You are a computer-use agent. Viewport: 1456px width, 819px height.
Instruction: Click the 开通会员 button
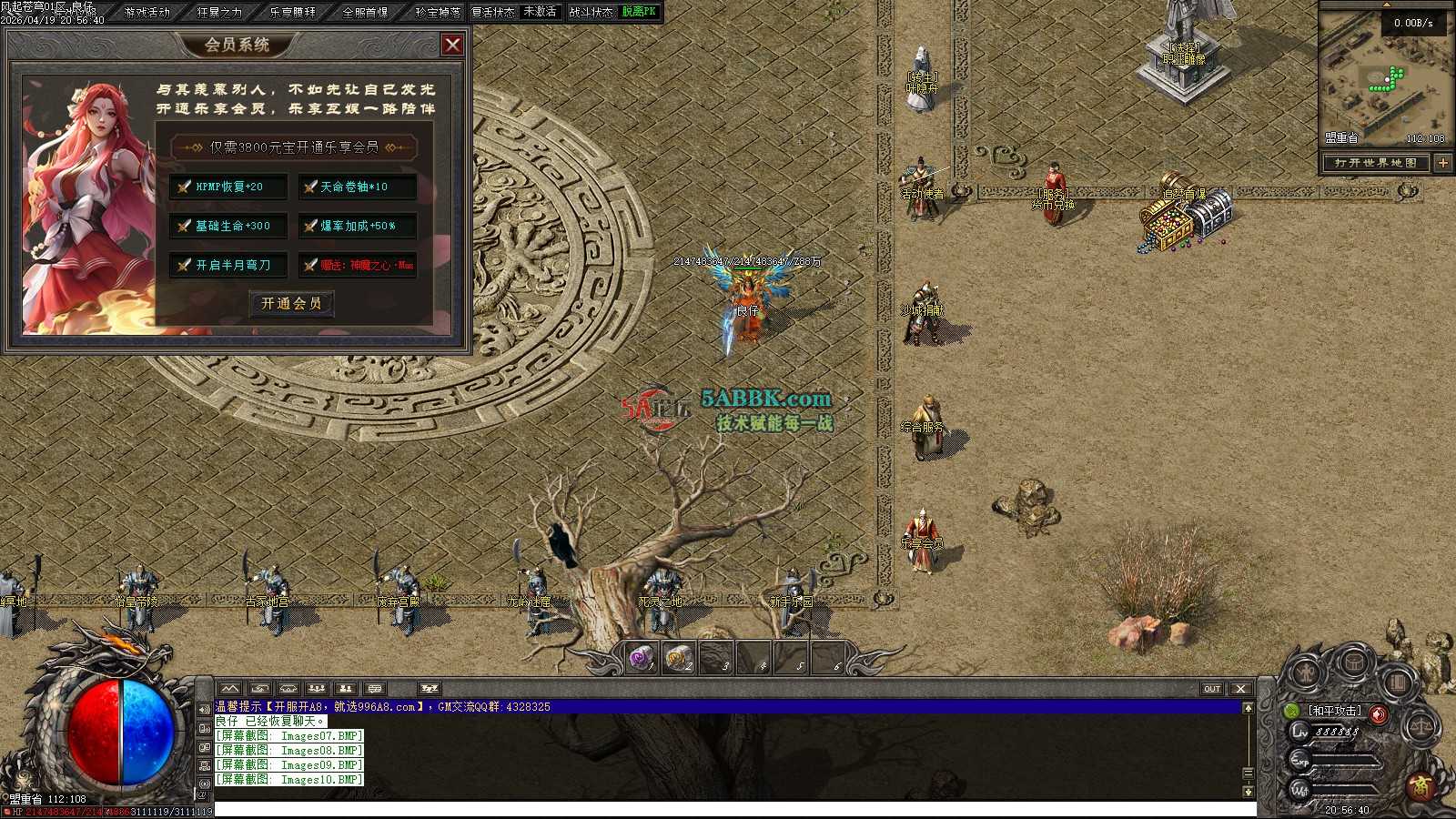coord(291,303)
